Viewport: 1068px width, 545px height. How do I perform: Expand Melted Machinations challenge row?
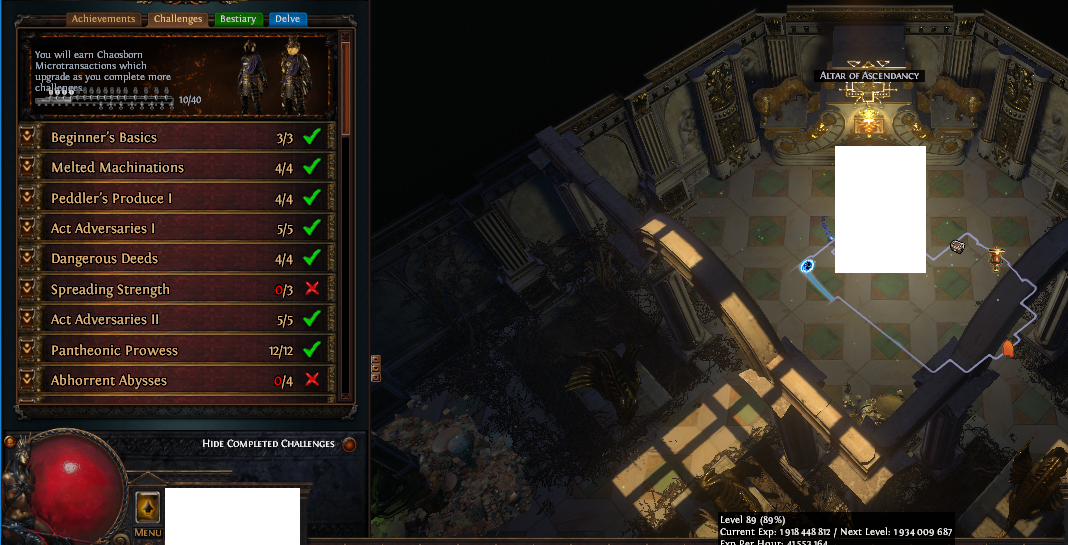tap(28, 167)
